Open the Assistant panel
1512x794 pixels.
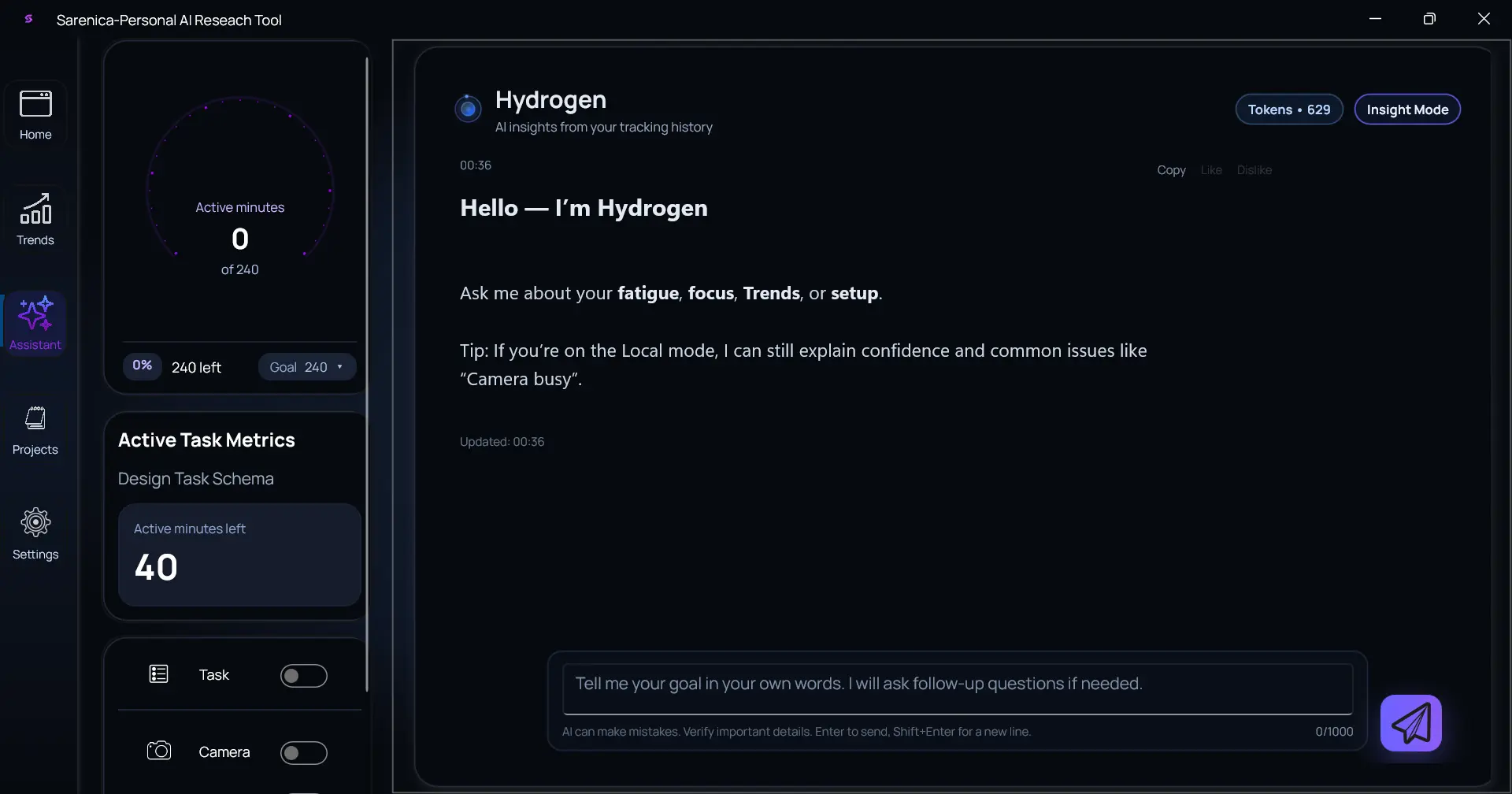(x=35, y=323)
